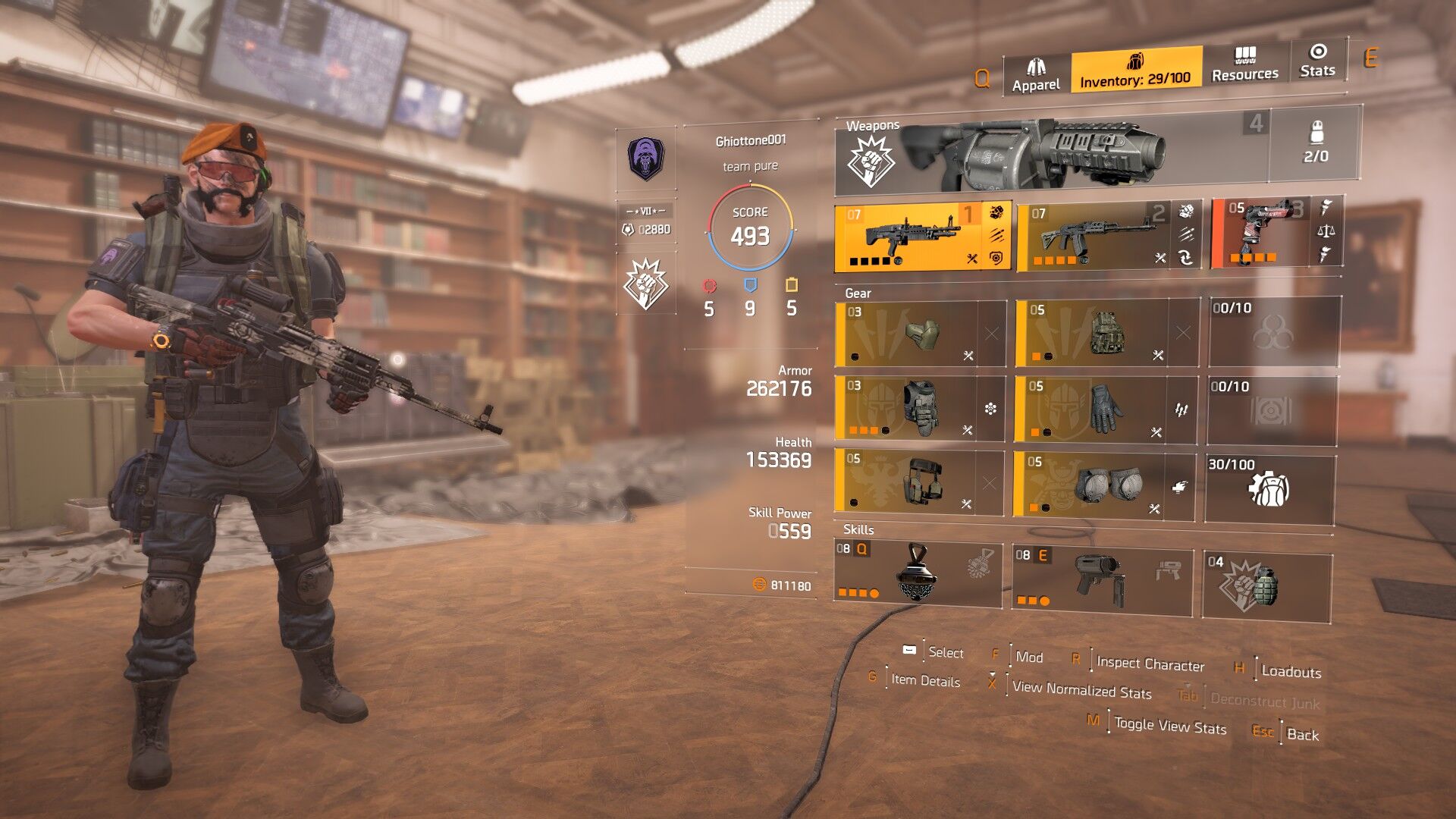1456x819 pixels.
Task: Open the Stats tab
Action: click(1317, 61)
